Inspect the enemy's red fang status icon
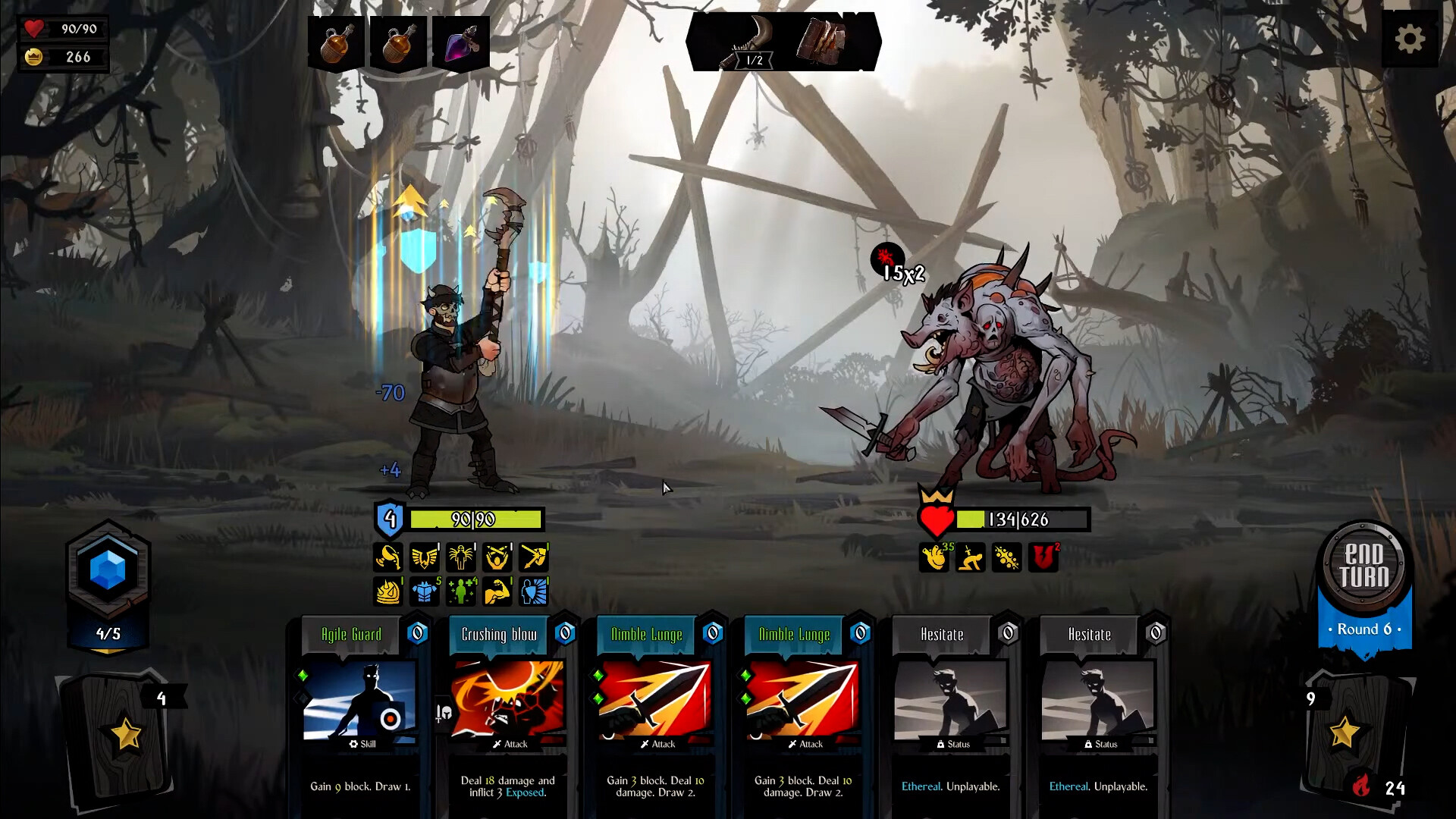This screenshot has width=1456, height=819. point(1043,559)
